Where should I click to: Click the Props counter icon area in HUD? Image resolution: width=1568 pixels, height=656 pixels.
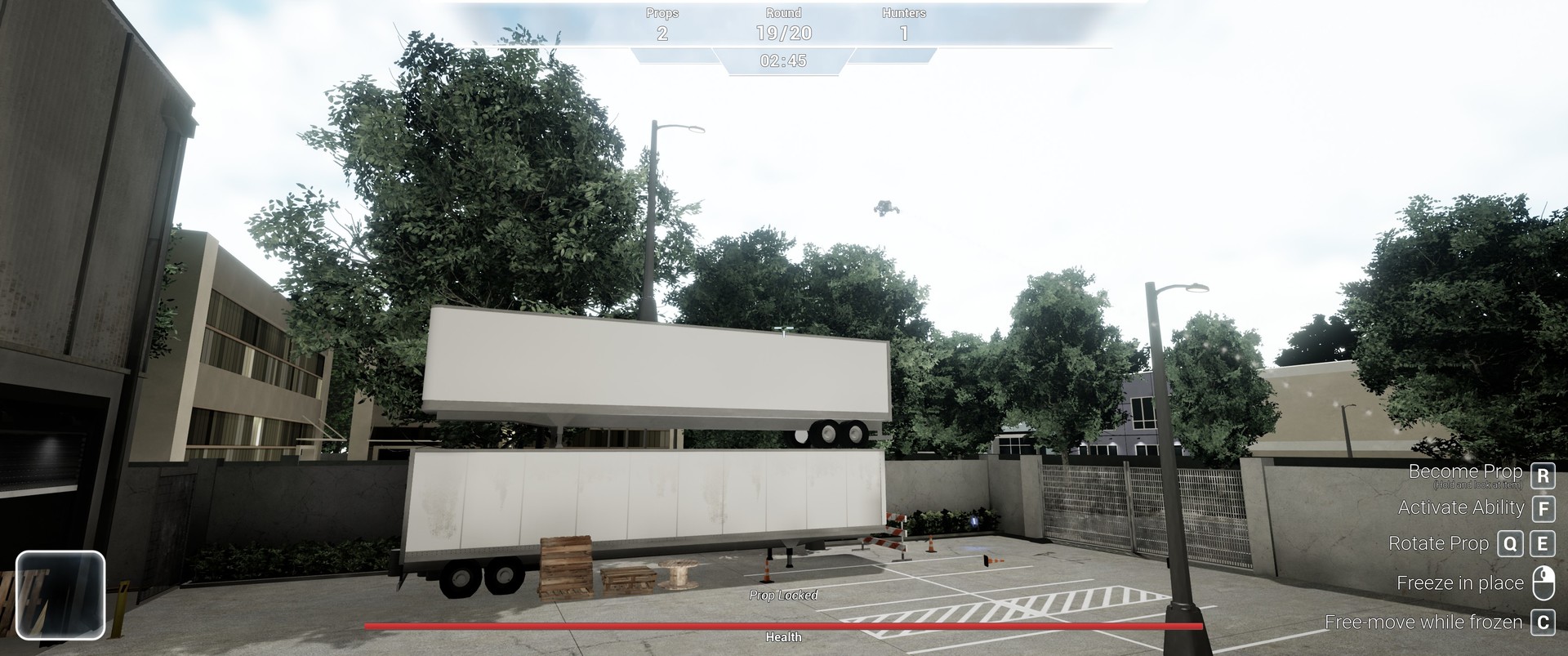coord(663,23)
